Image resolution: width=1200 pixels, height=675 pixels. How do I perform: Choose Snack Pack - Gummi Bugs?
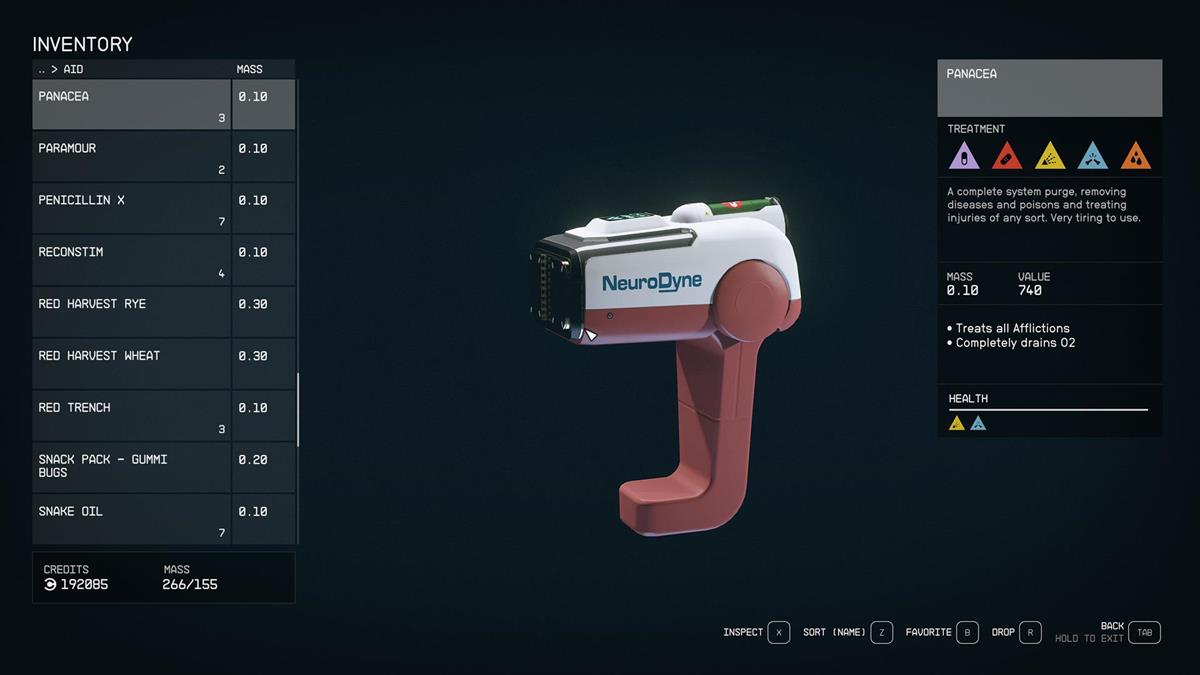tap(131, 468)
